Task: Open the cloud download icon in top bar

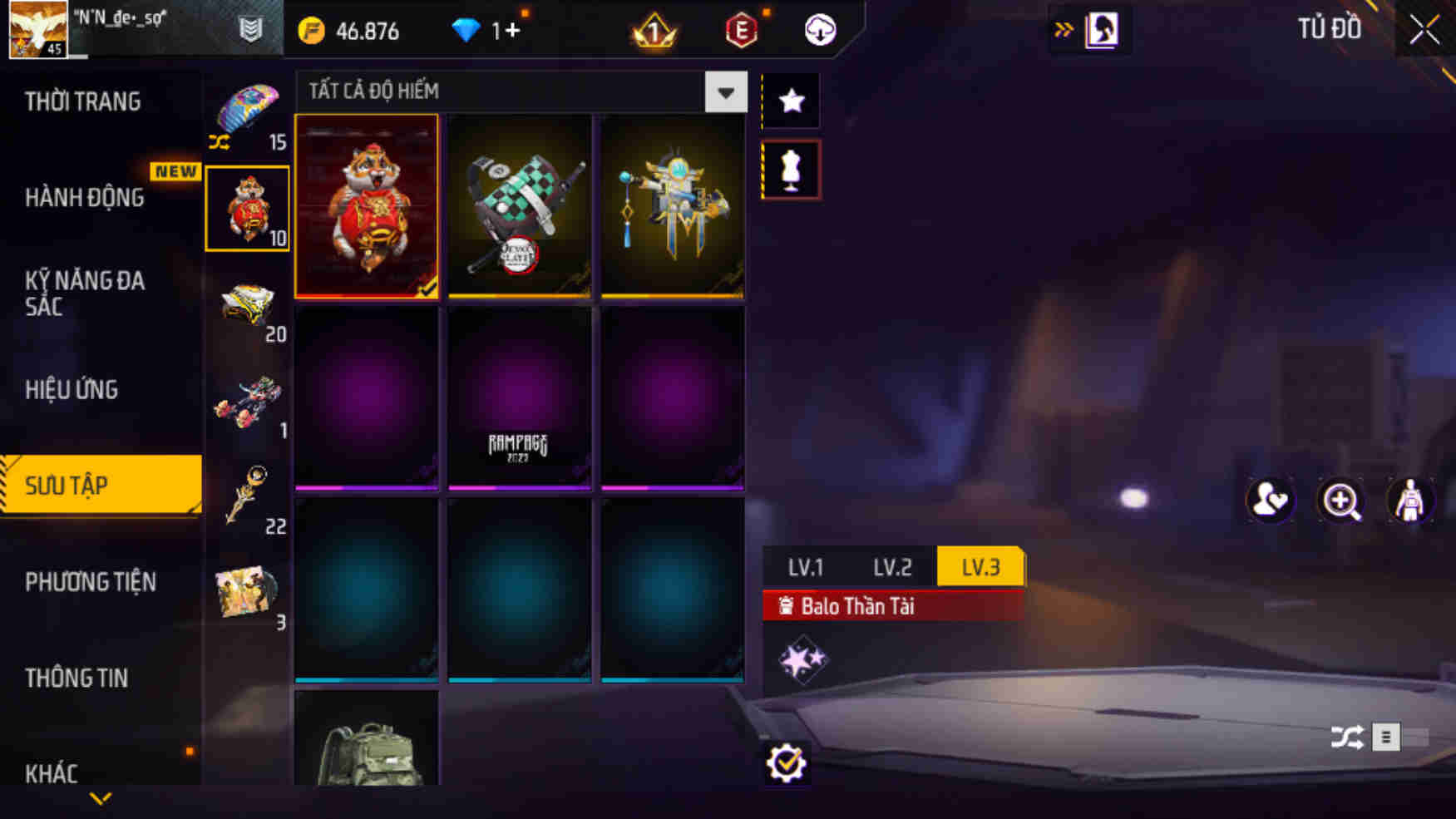Action: coord(819,31)
